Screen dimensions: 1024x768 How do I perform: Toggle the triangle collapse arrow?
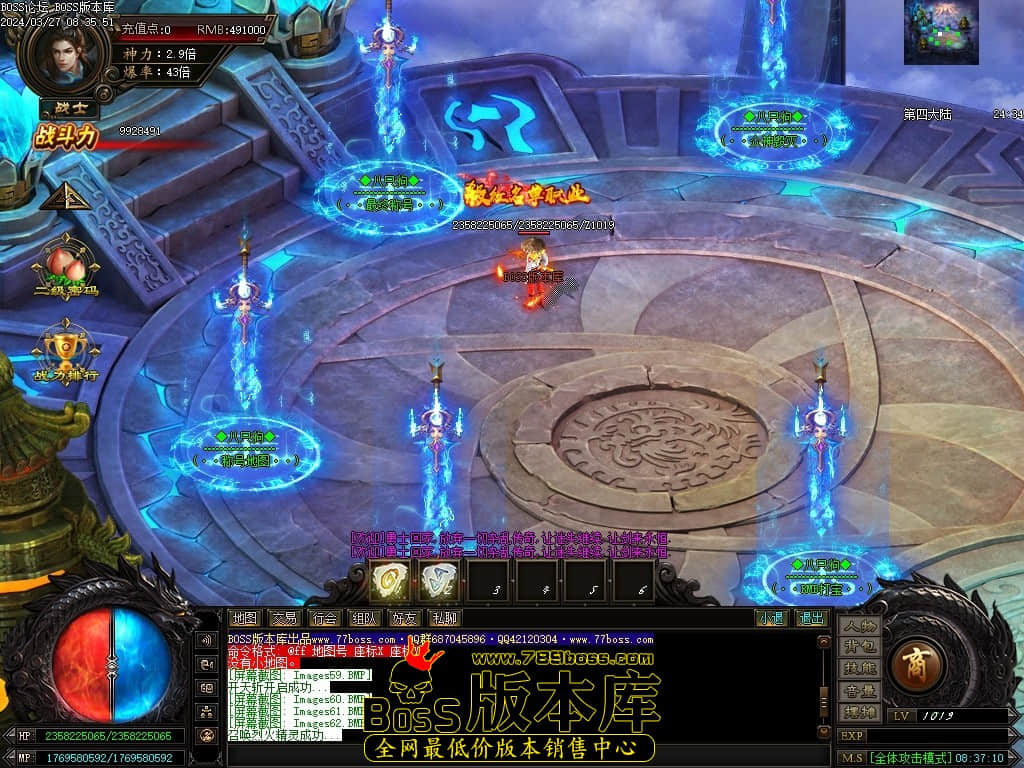tap(66, 196)
